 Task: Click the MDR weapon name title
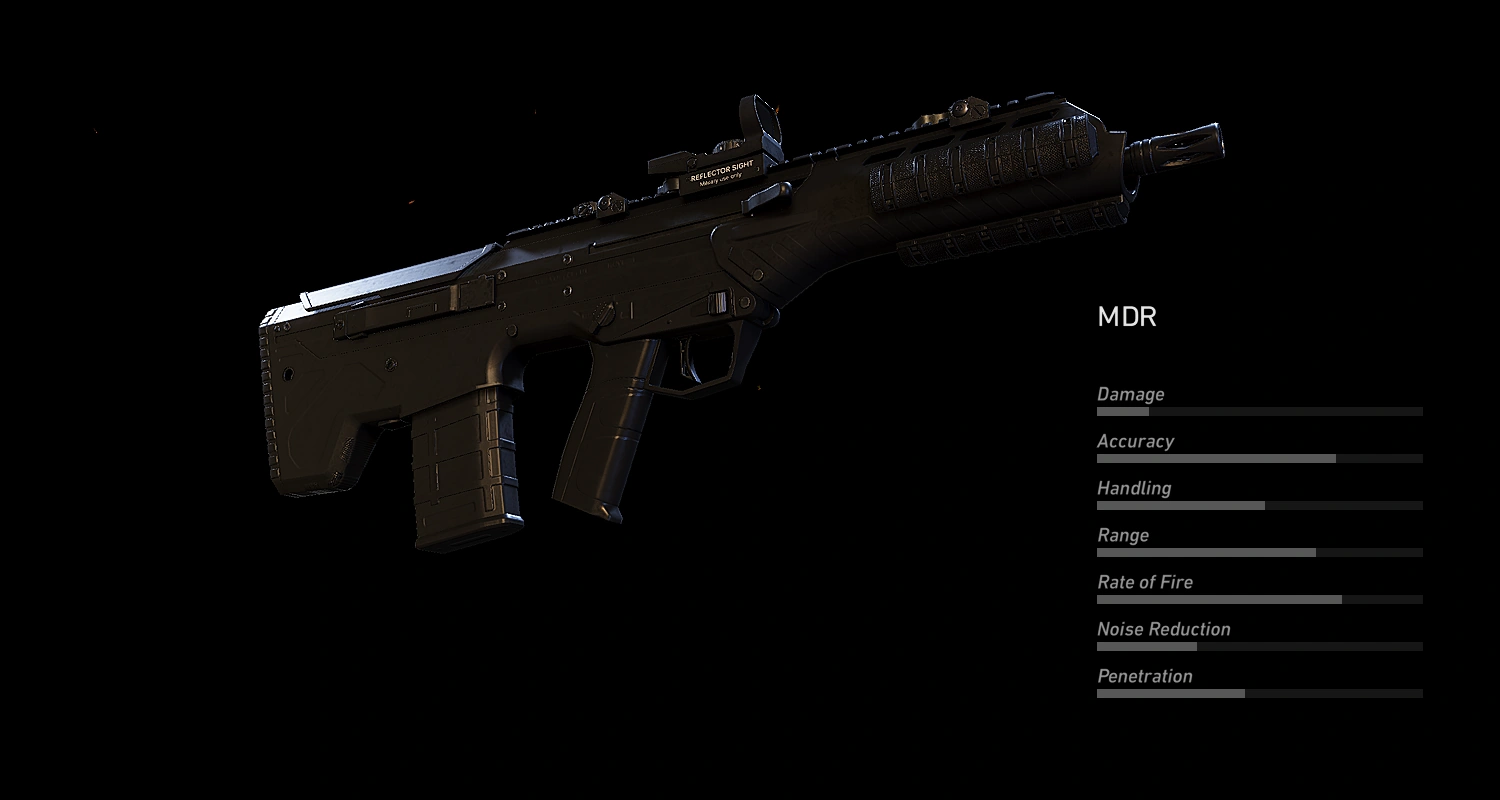[1126, 317]
